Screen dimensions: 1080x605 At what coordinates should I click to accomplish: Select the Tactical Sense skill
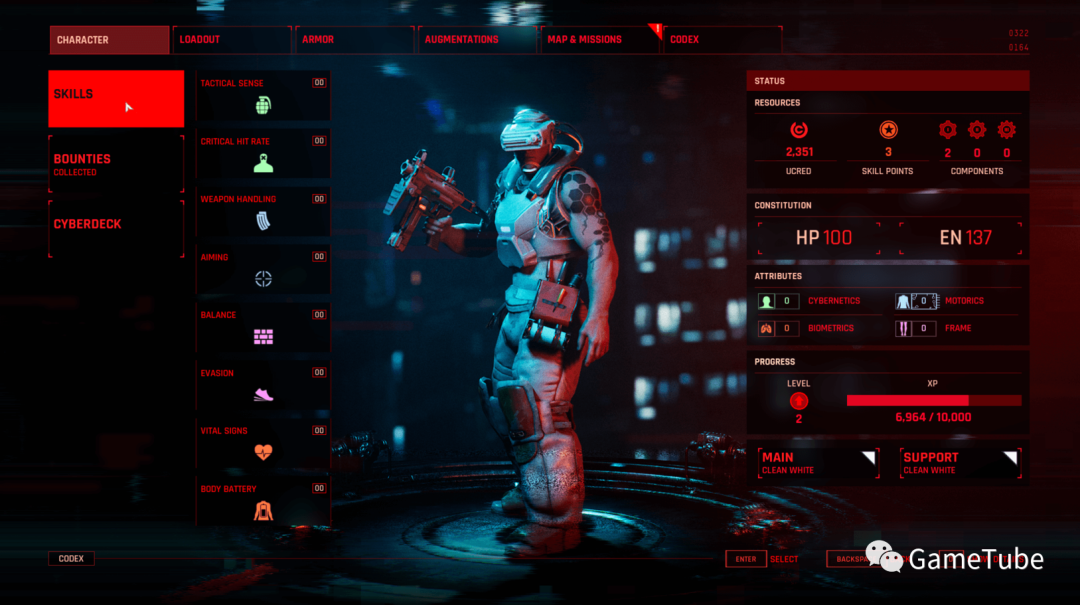click(263, 97)
